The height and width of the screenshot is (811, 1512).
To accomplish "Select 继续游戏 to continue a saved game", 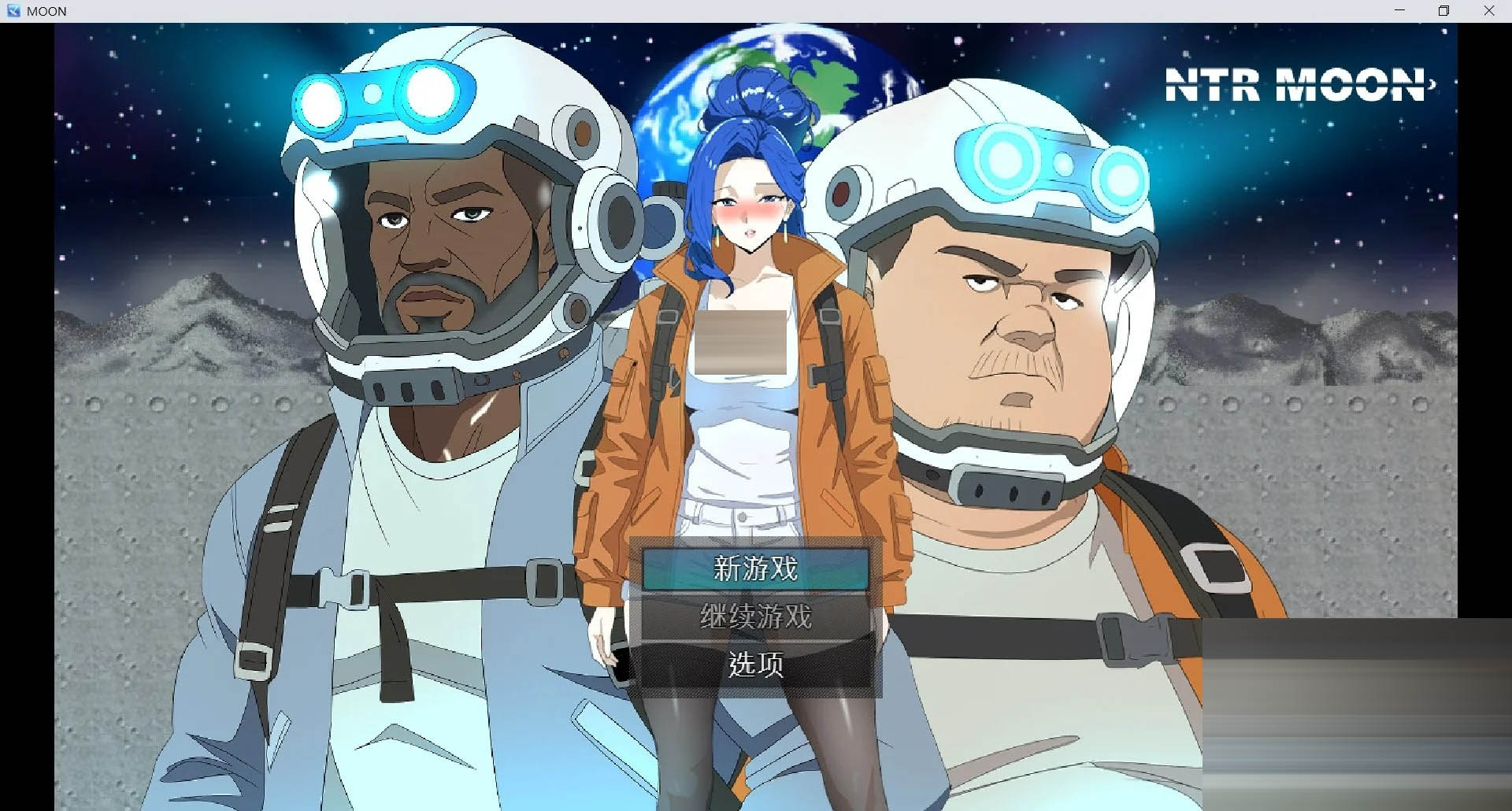I will coord(754,617).
